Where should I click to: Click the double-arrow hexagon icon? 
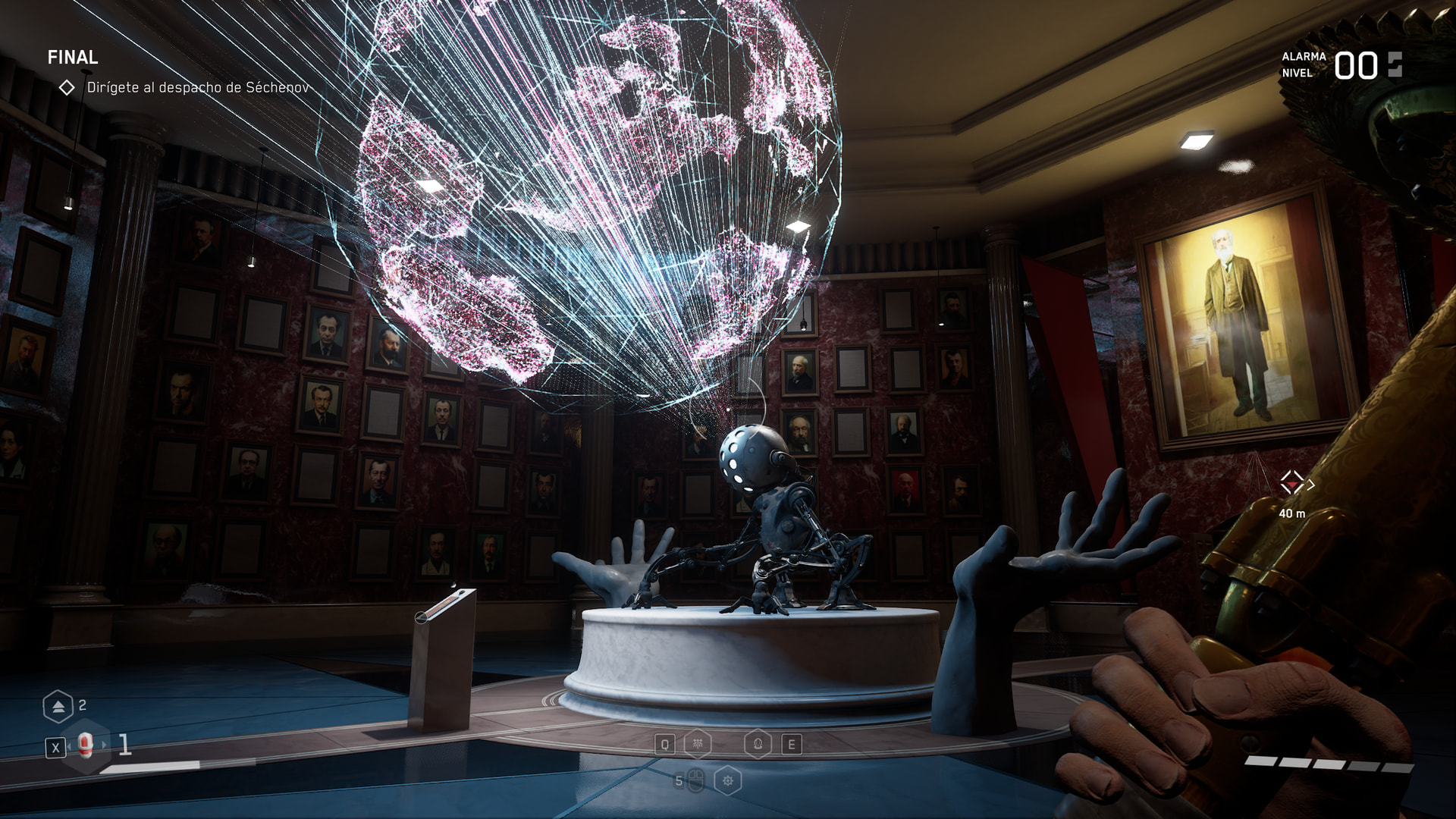(x=58, y=707)
